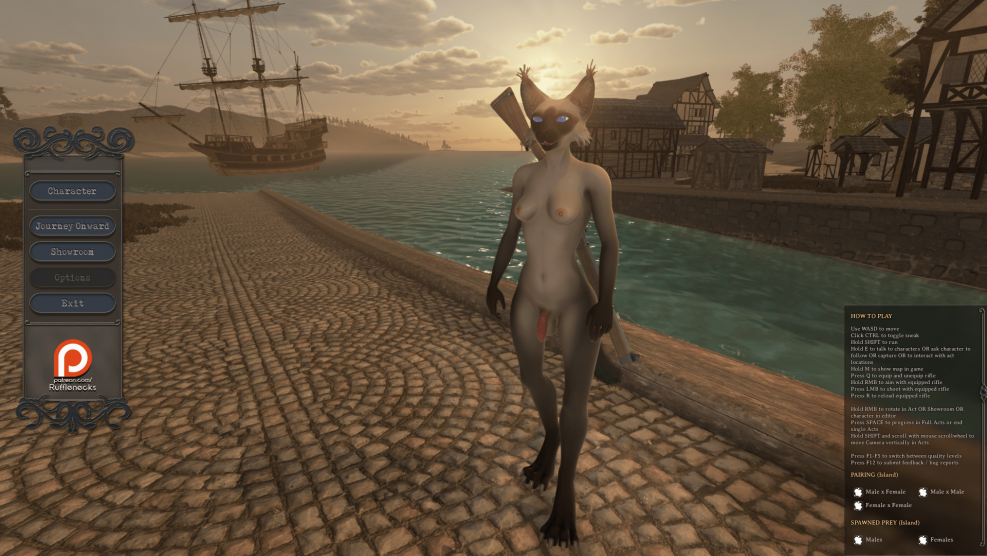
Task: Choose Journey Onward to start playing
Action: coord(72,226)
